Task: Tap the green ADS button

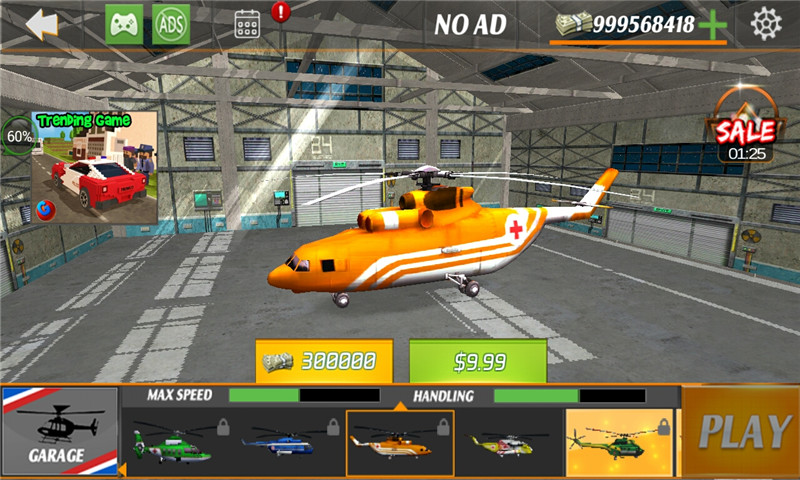Action: click(171, 24)
